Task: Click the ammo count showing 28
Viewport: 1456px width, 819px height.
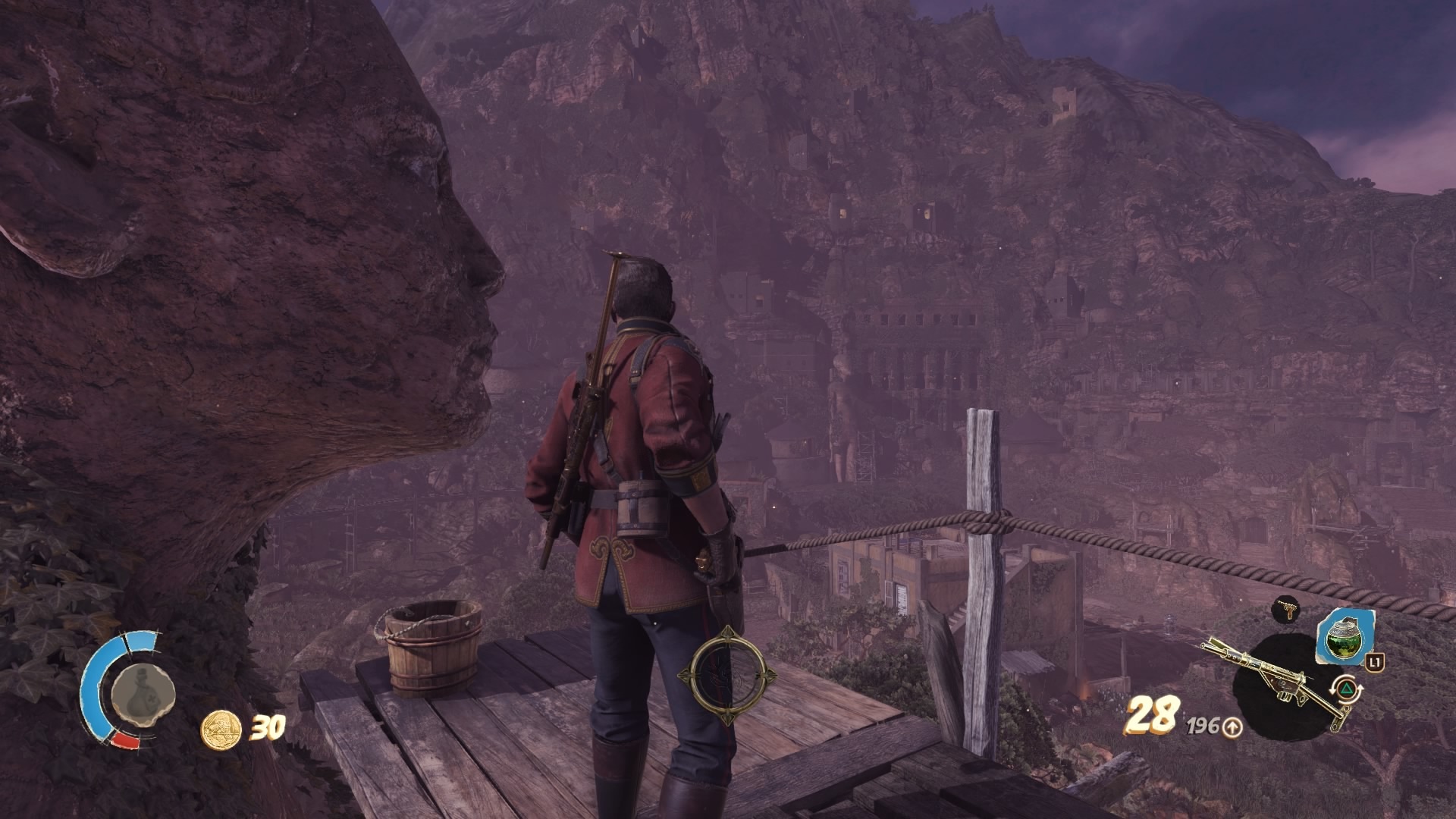Action: point(1150,716)
